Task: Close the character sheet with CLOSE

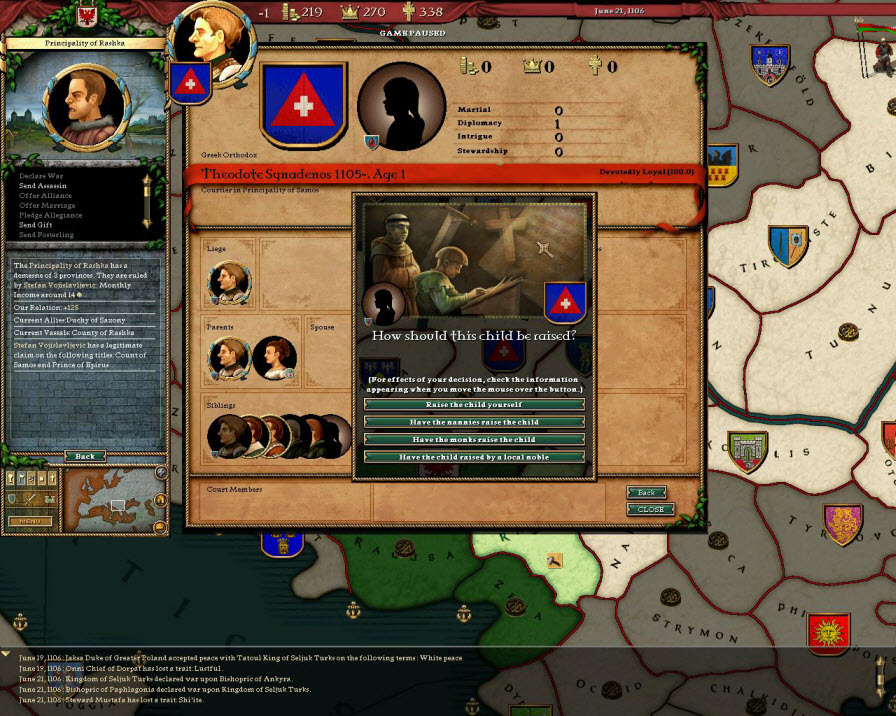Action: (x=650, y=509)
